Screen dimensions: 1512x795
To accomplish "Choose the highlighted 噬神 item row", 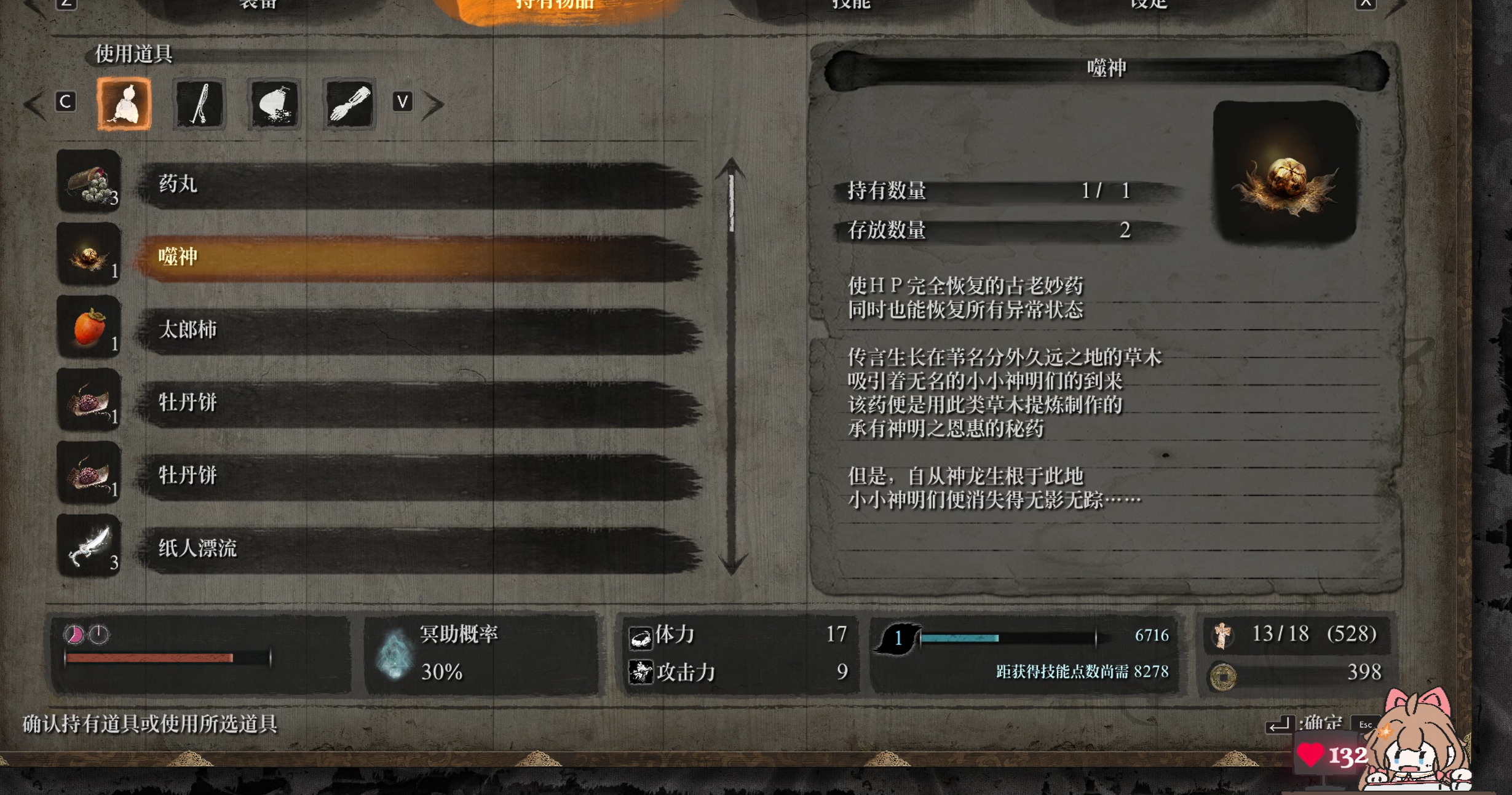I will (418, 257).
